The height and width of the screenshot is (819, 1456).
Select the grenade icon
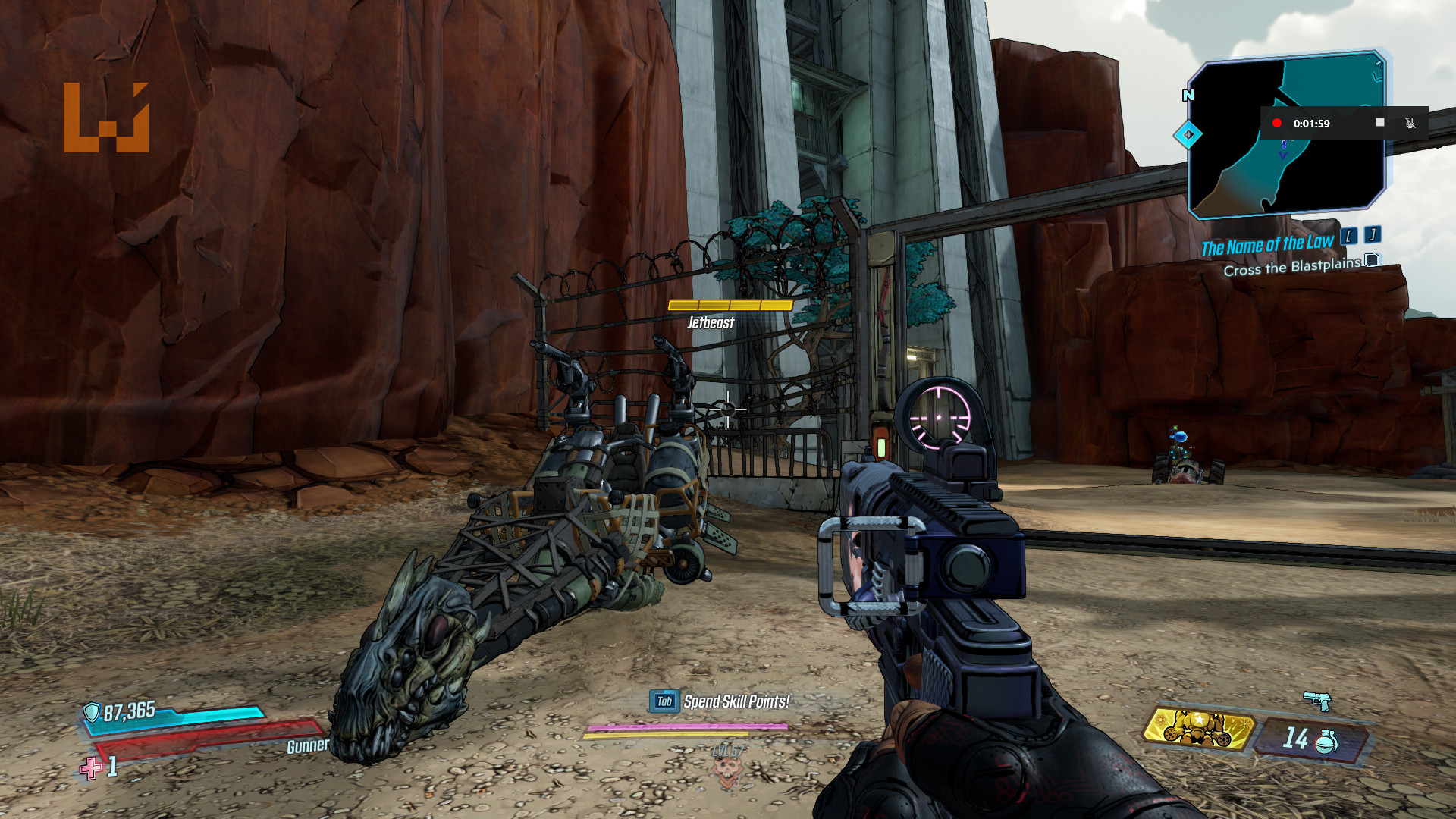coord(1326,741)
